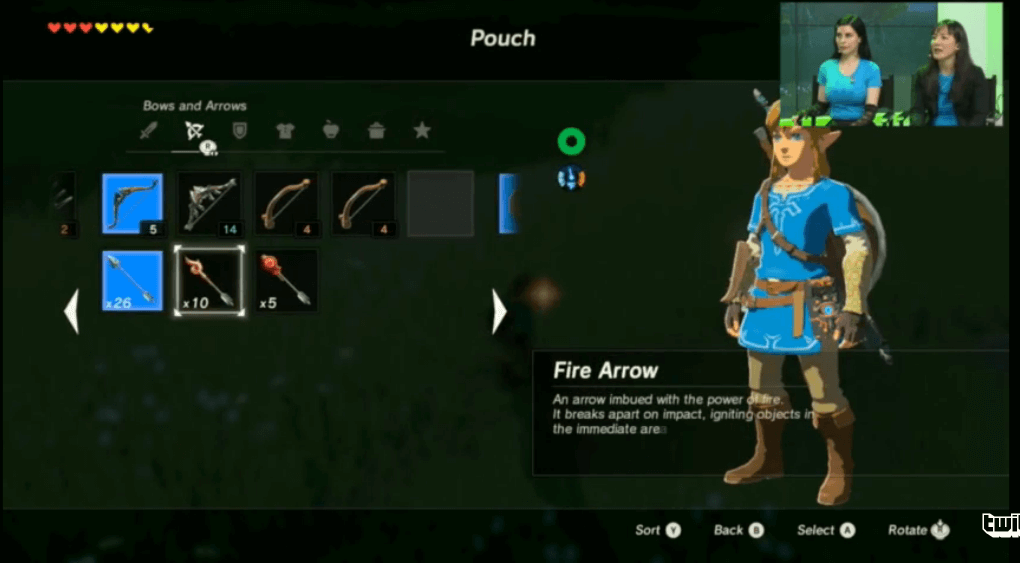1020x563 pixels.
Task: Go to the star Key Items tab
Action: [x=422, y=130]
